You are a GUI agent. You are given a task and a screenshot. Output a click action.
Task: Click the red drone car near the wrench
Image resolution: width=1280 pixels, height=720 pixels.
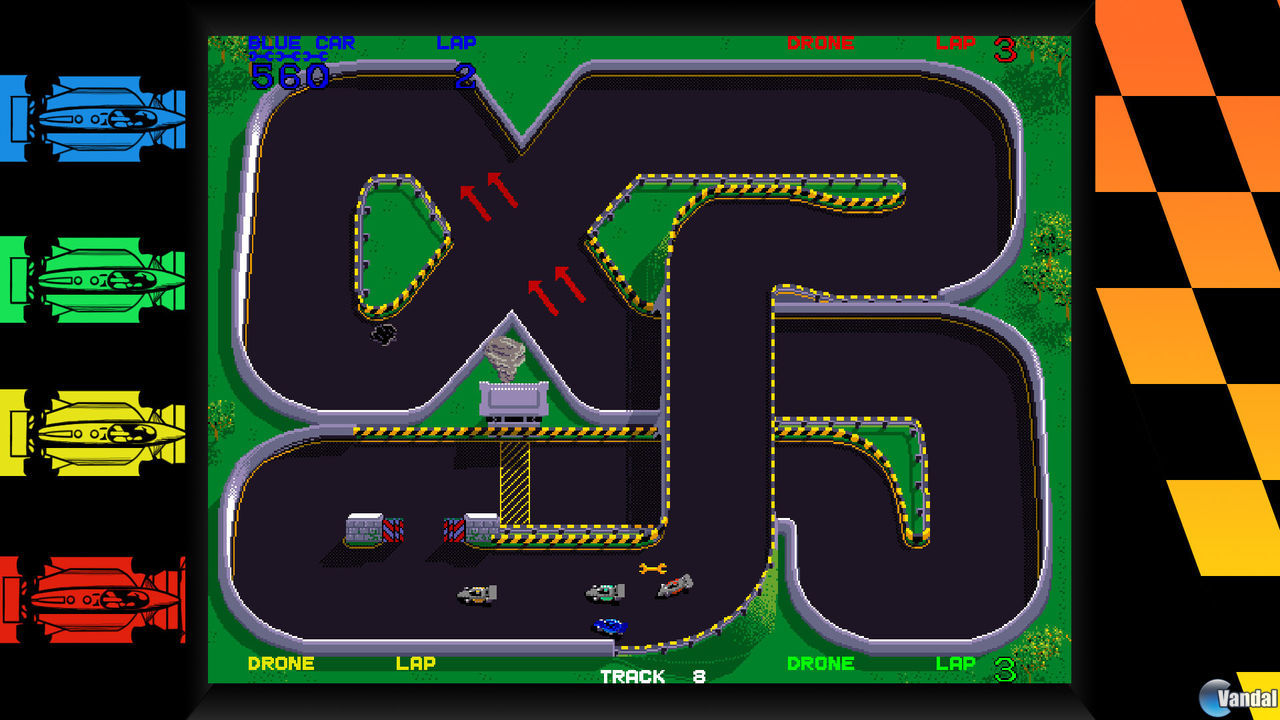[675, 585]
